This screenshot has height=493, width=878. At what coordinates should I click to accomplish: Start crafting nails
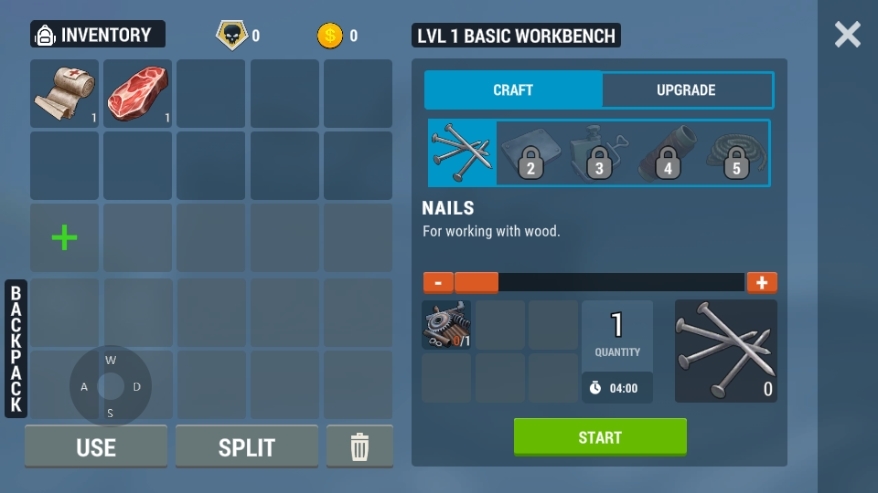point(600,437)
